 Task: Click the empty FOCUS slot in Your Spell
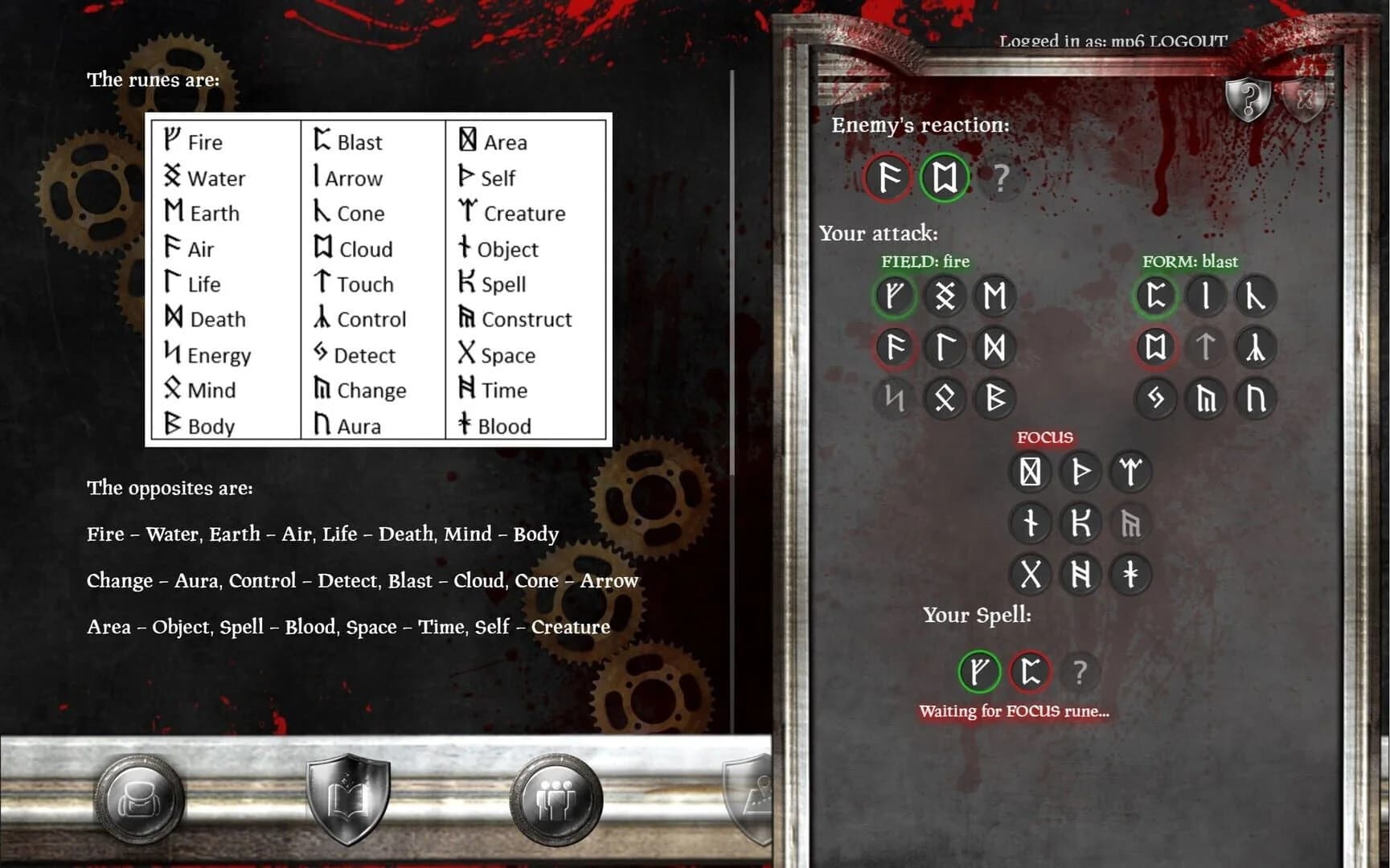click(x=1080, y=673)
